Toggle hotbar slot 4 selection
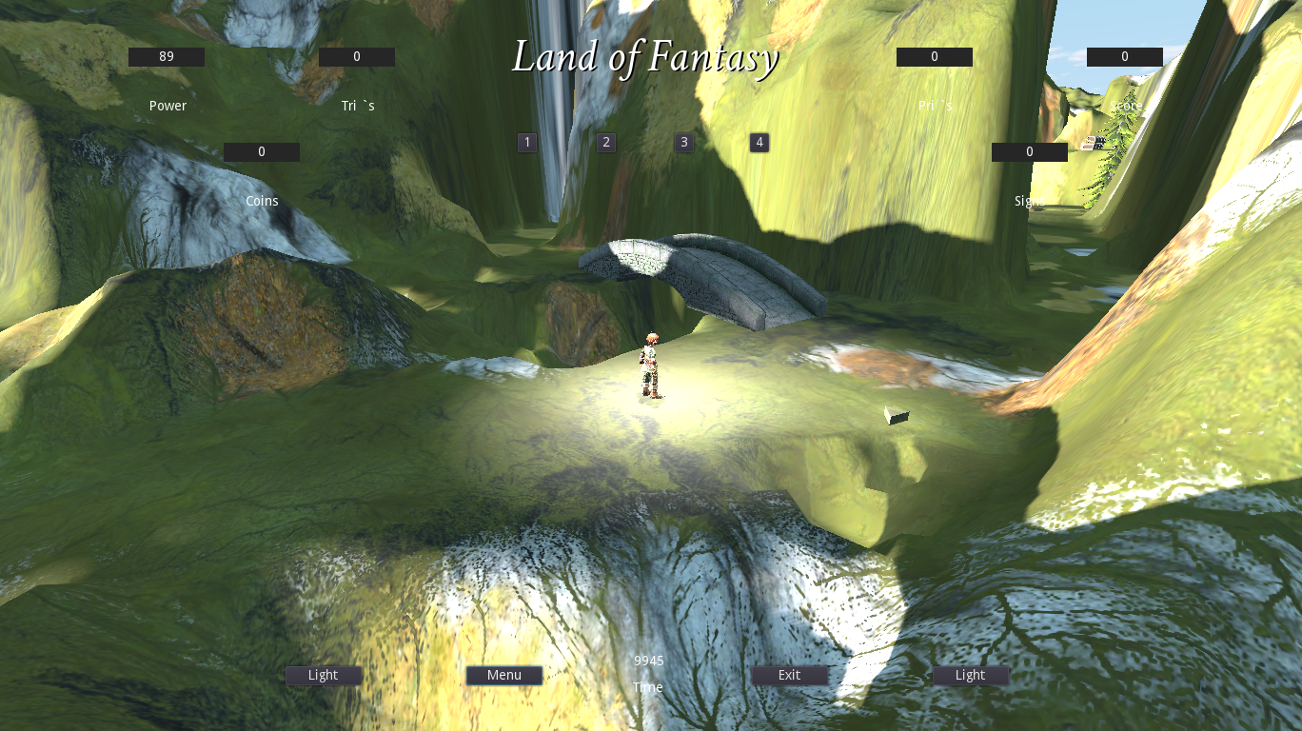This screenshot has width=1302, height=731. coord(759,142)
